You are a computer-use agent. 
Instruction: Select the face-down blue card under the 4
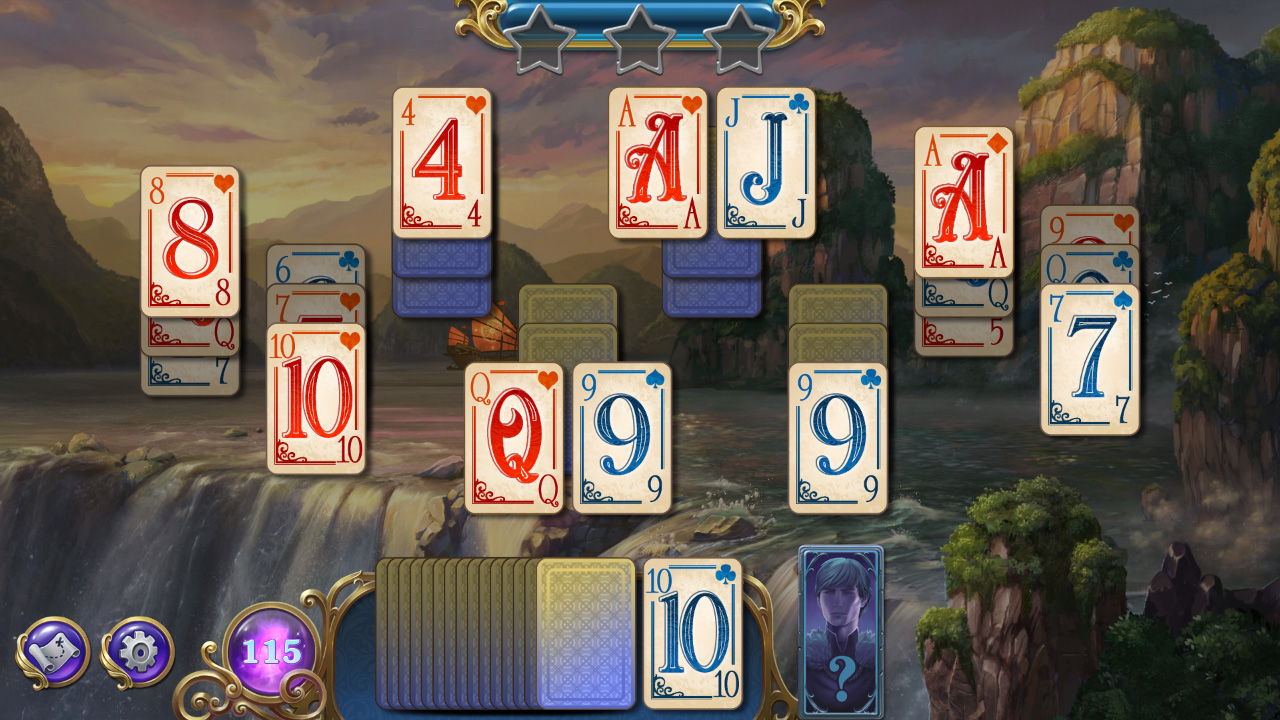coord(441,255)
